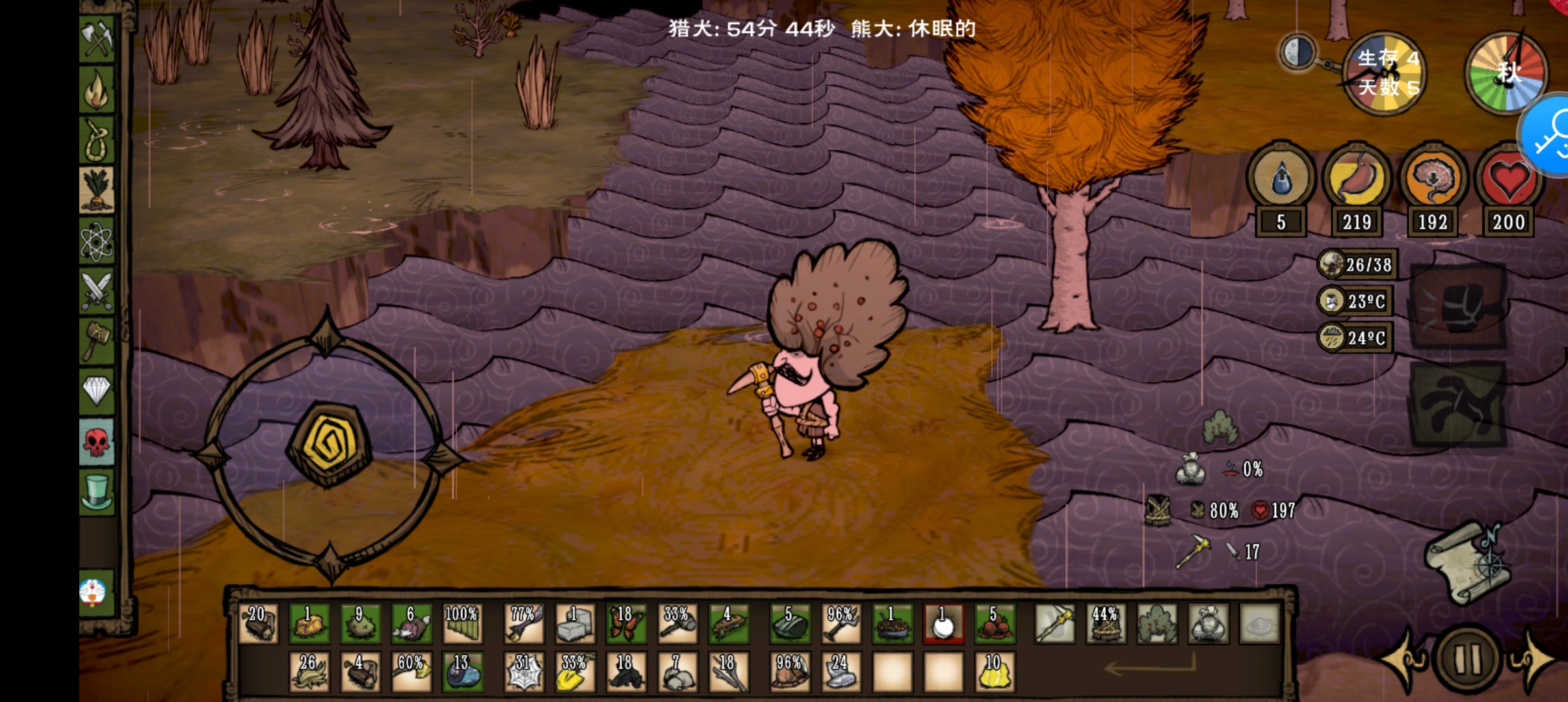Select the spider web (silk) slot

(524, 671)
